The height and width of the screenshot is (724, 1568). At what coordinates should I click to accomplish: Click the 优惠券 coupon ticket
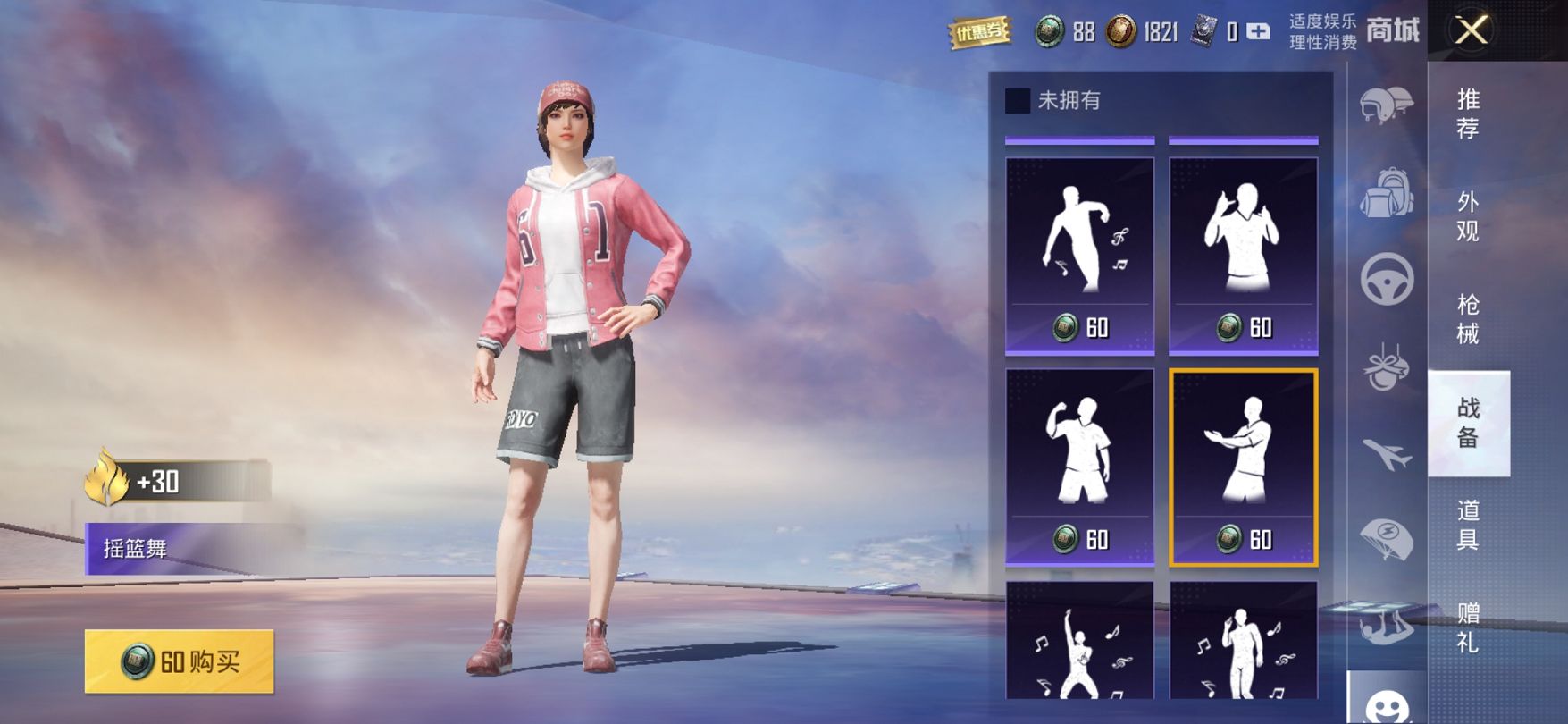click(979, 33)
